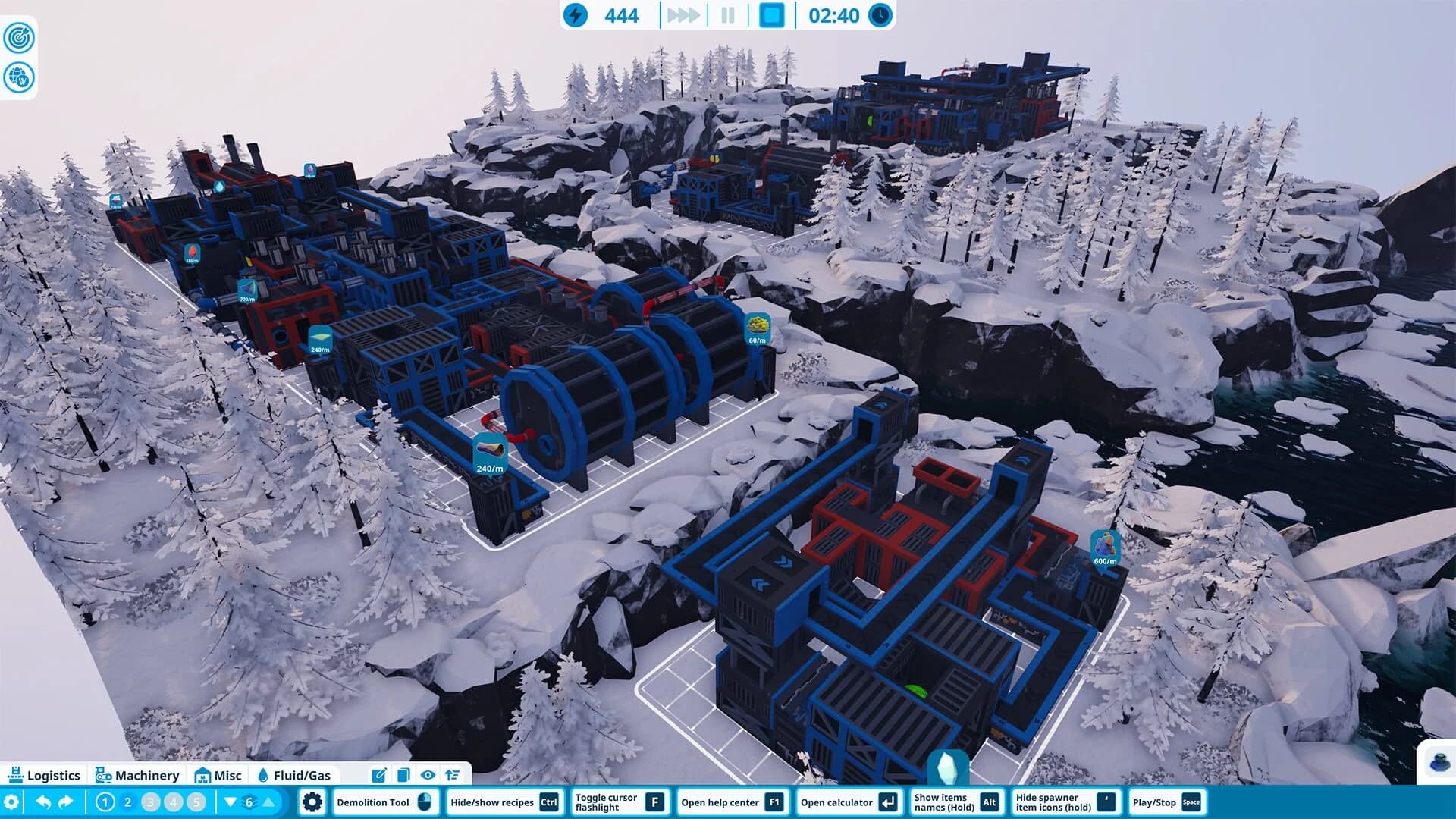Undo the last action
Screen dimensions: 1456x819
43,802
